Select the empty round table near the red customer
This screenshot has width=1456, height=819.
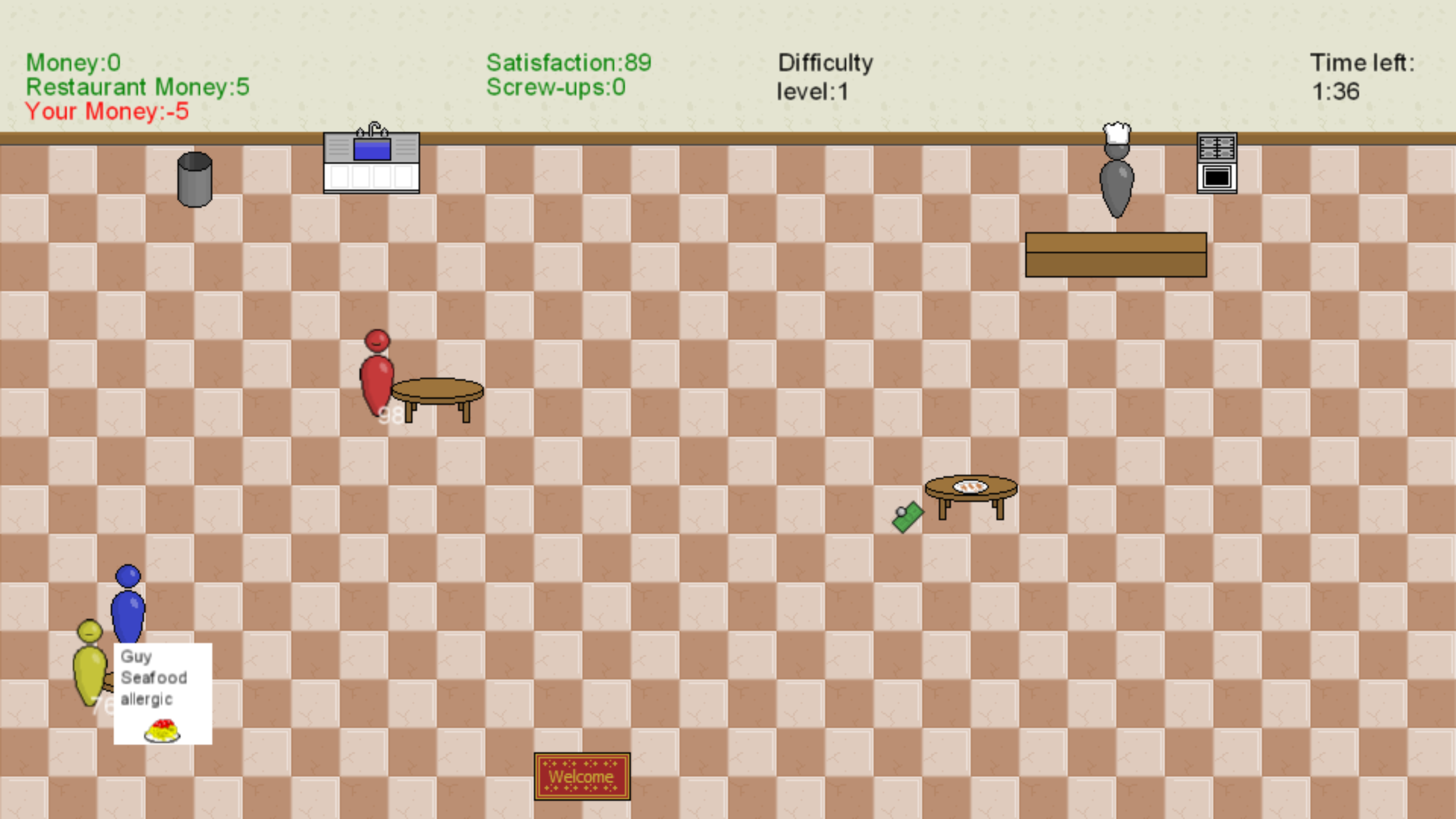point(438,391)
